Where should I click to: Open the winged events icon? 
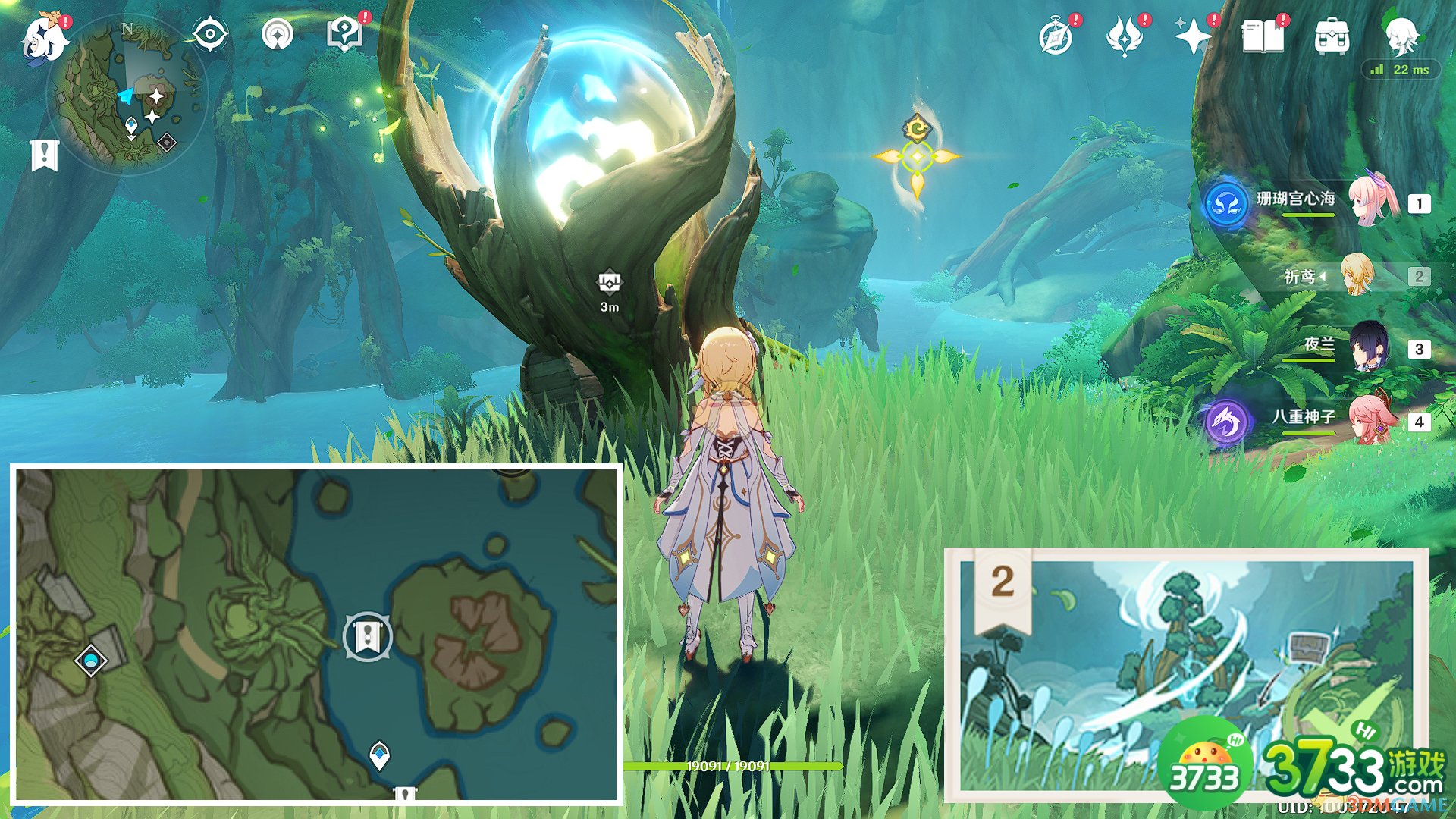click(x=1125, y=36)
